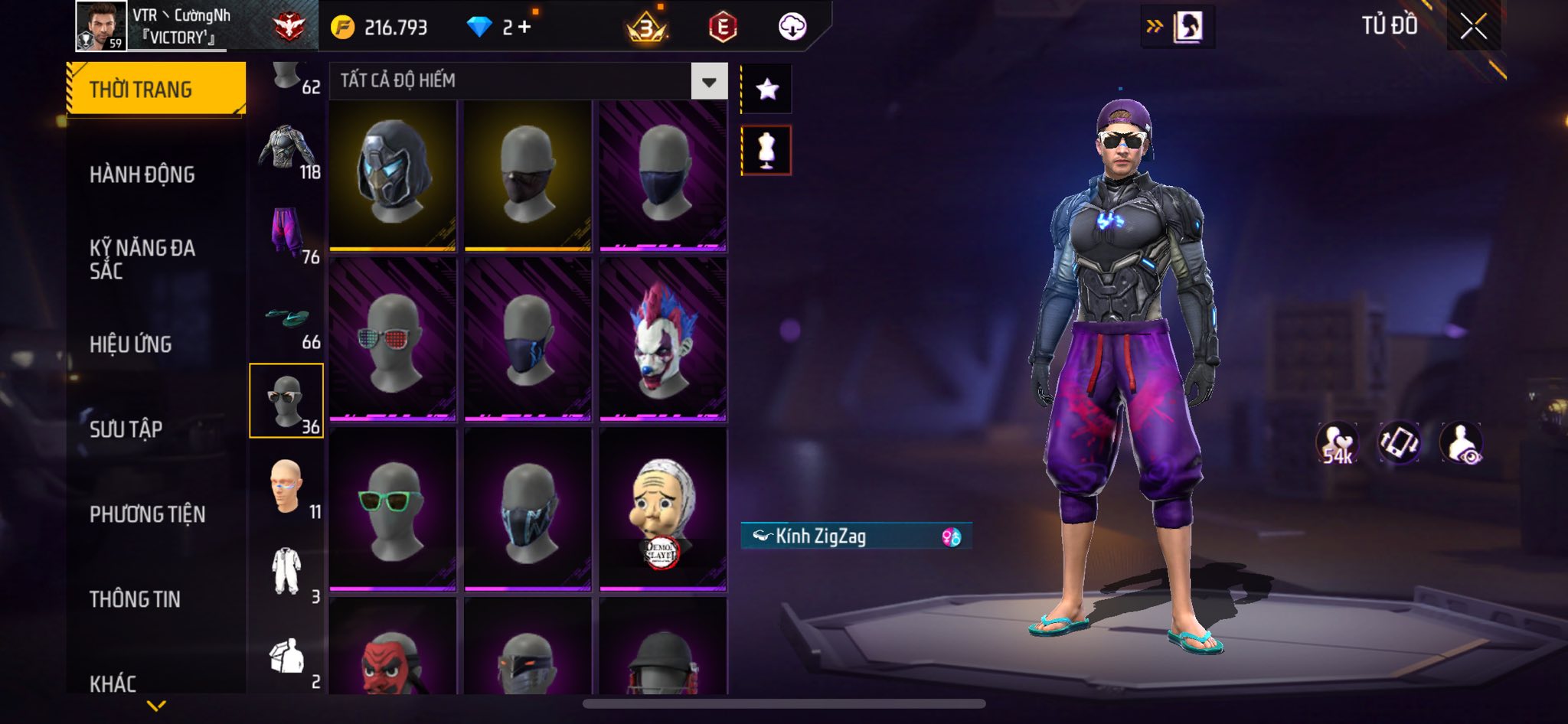
Task: Open the THÔNG TIN tab
Action: pos(136,599)
